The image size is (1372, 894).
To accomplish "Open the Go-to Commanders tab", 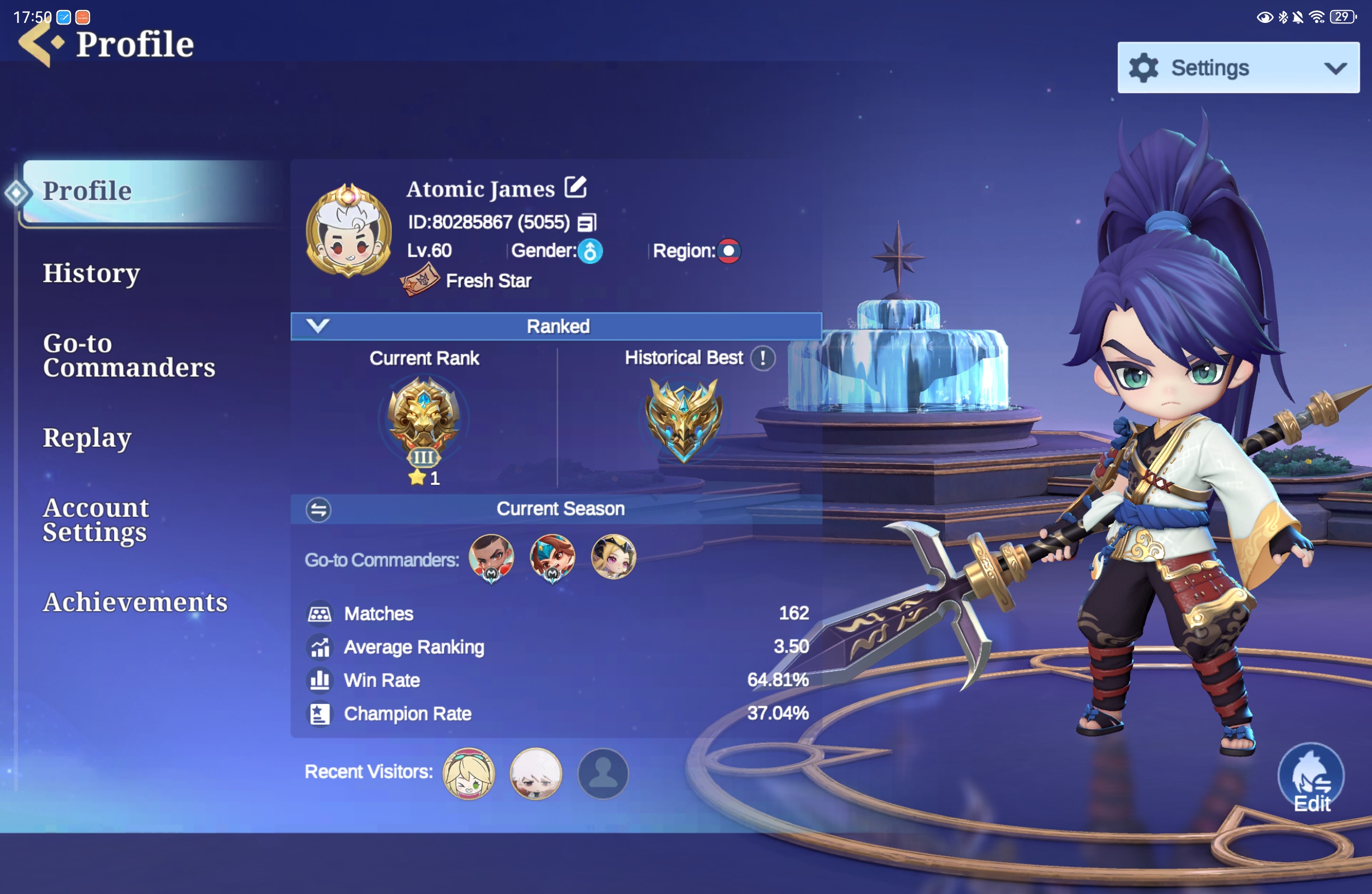I will coord(128,355).
